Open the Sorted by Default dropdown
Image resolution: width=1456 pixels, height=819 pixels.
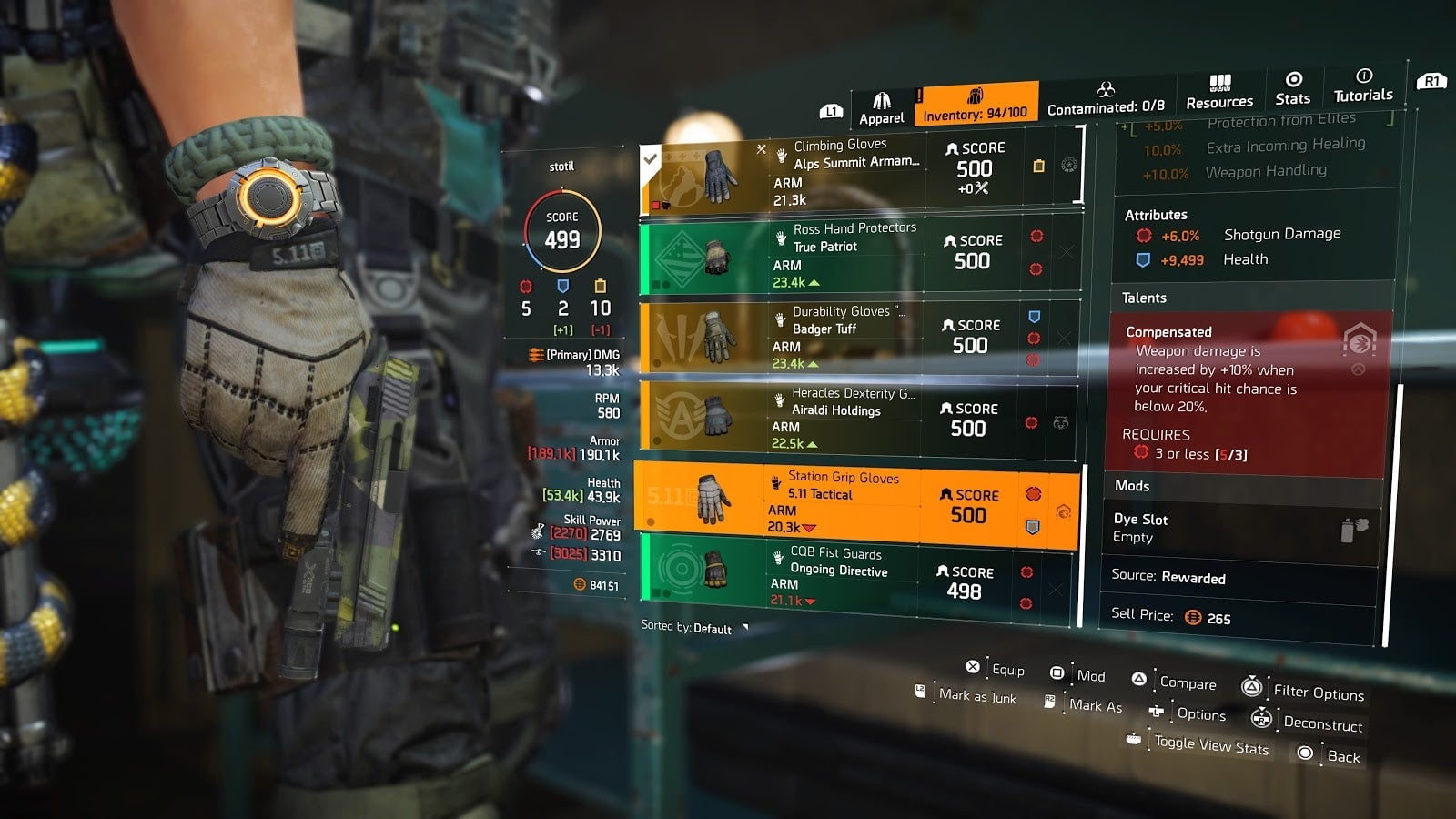tap(694, 628)
